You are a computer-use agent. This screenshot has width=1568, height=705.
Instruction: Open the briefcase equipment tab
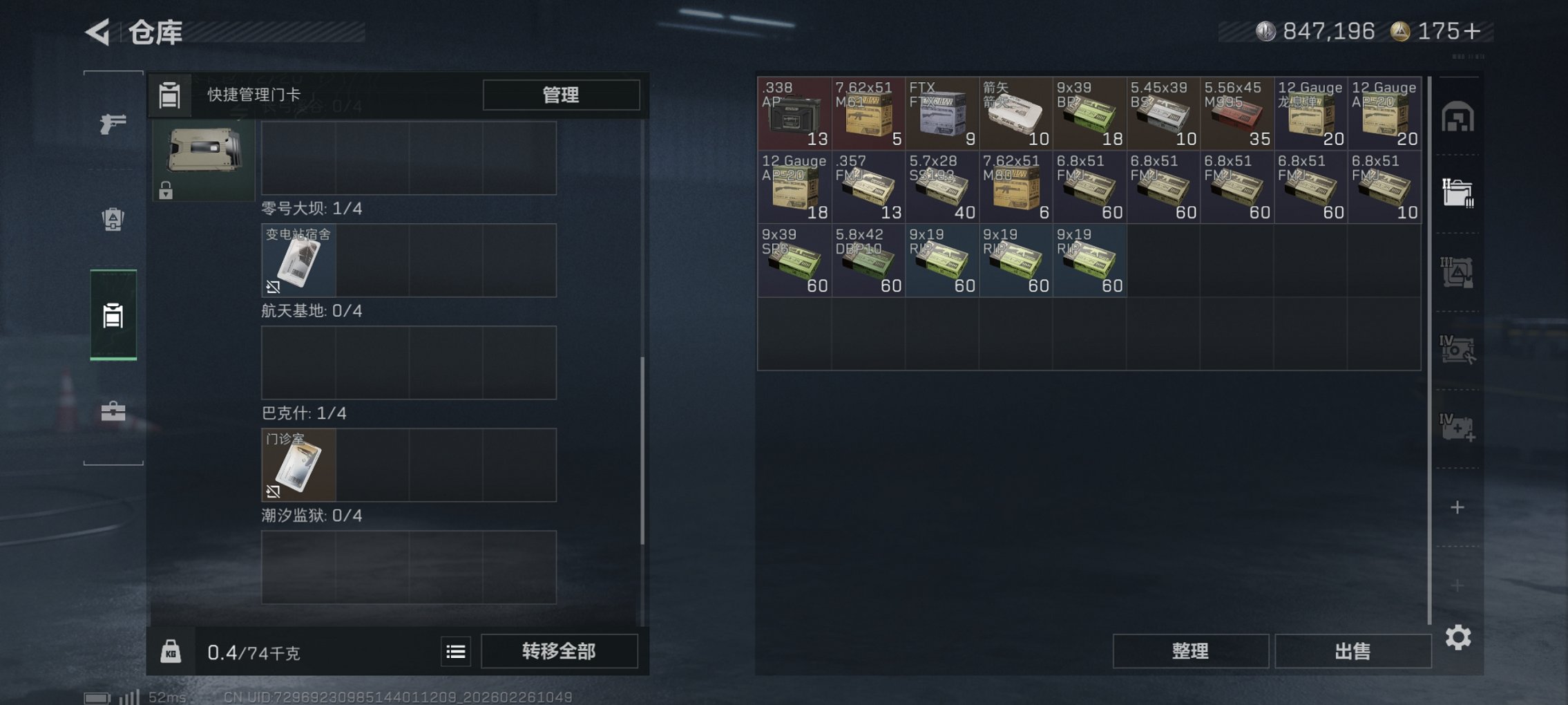coord(113,413)
